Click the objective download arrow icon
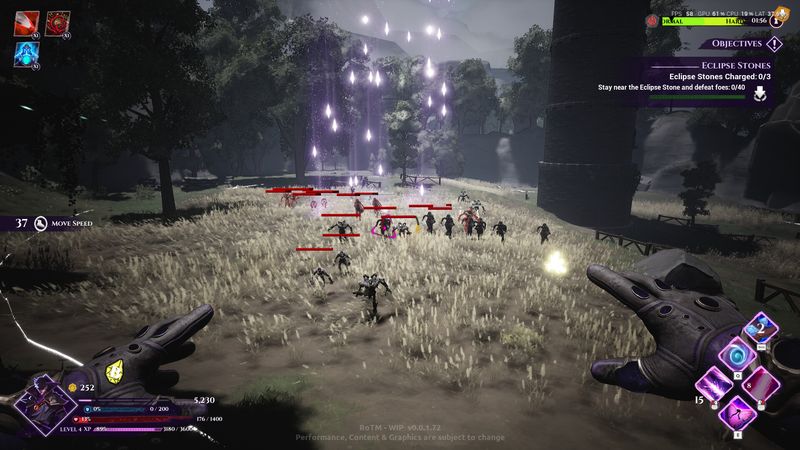Image resolution: width=800 pixels, height=450 pixels. 760,94
